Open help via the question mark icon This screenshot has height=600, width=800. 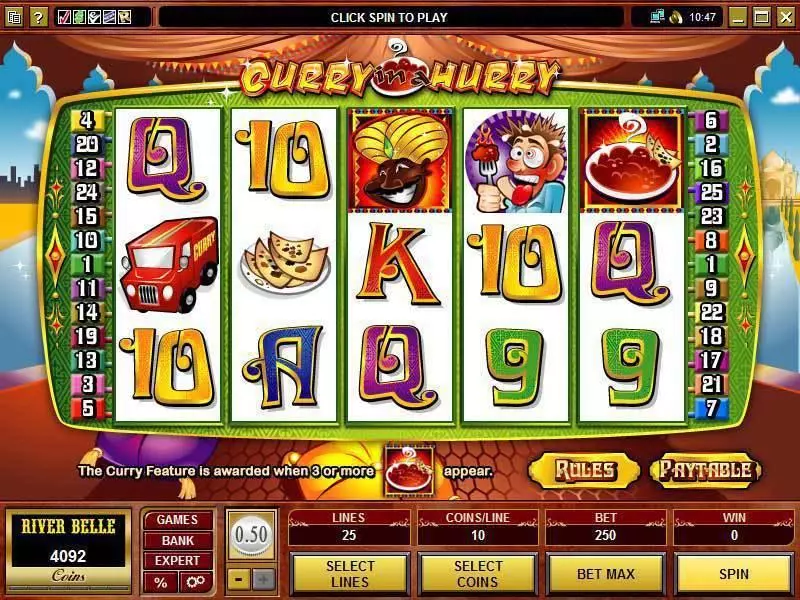(38, 17)
